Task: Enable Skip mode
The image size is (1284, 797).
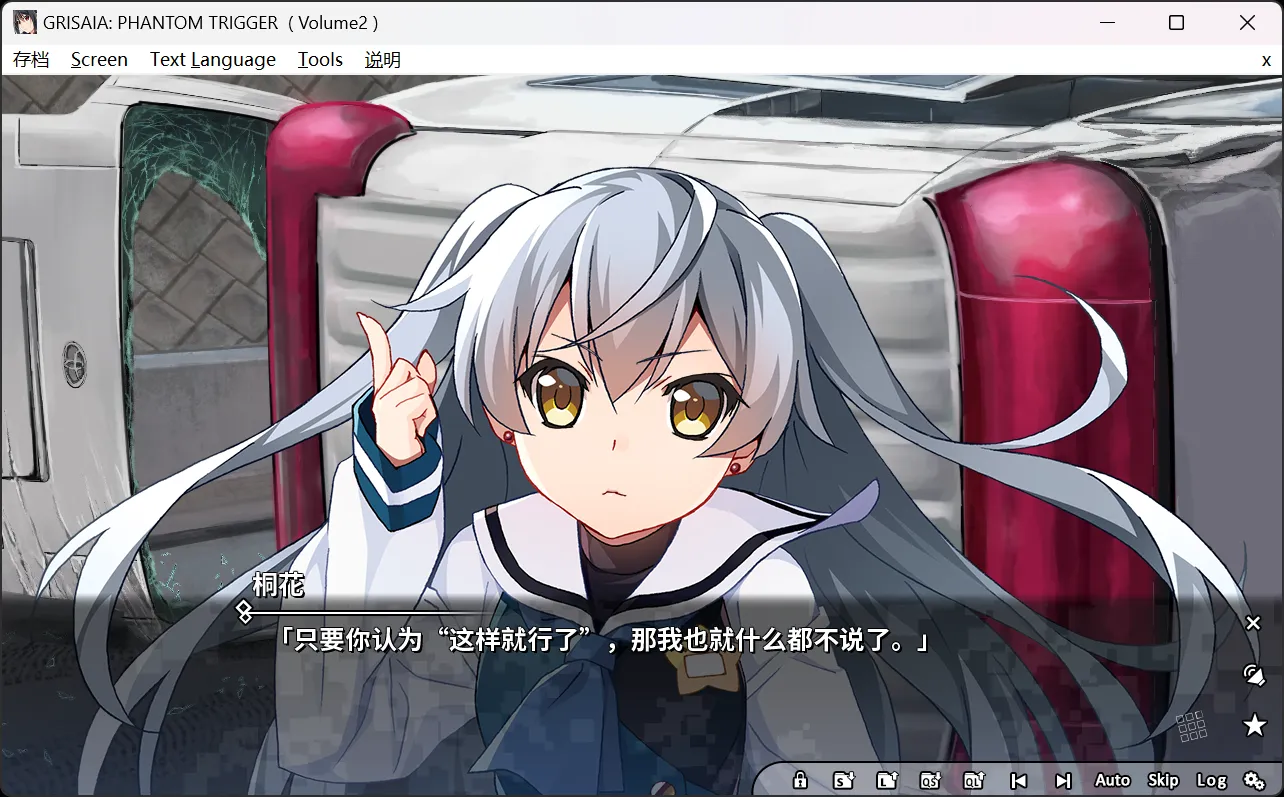Action: tap(1163, 780)
